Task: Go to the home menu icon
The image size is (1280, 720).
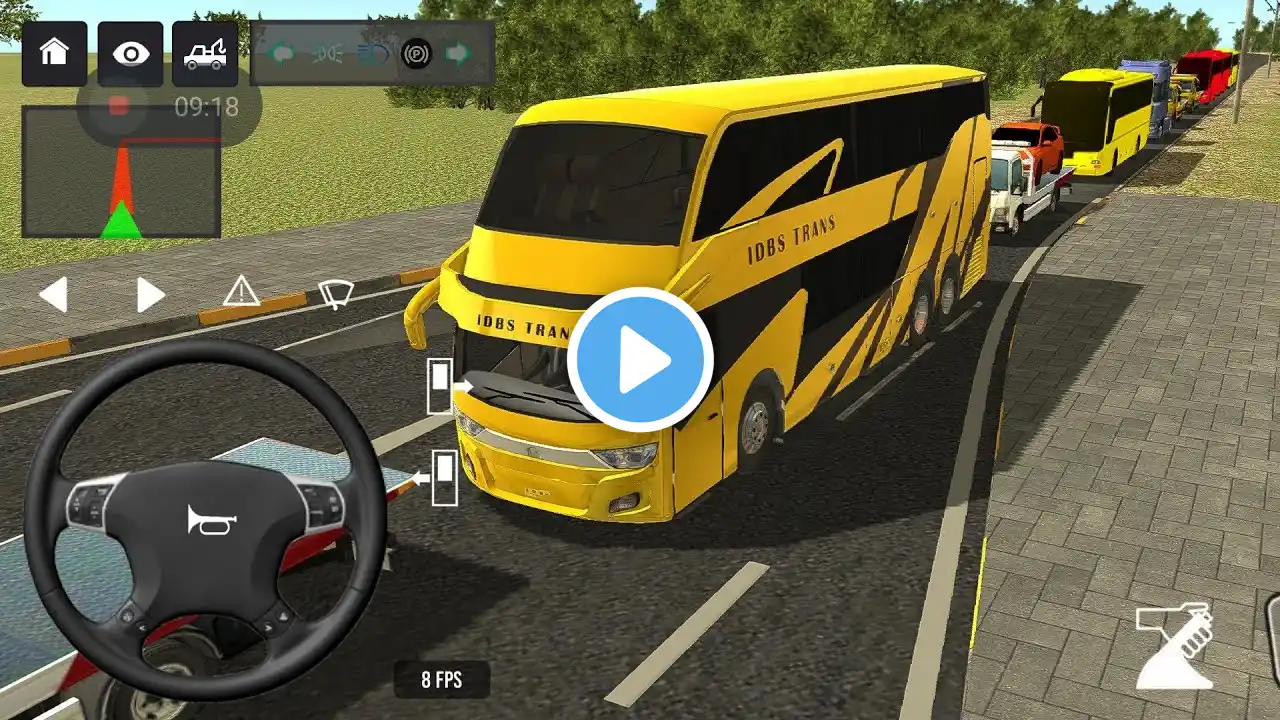Action: pos(54,53)
